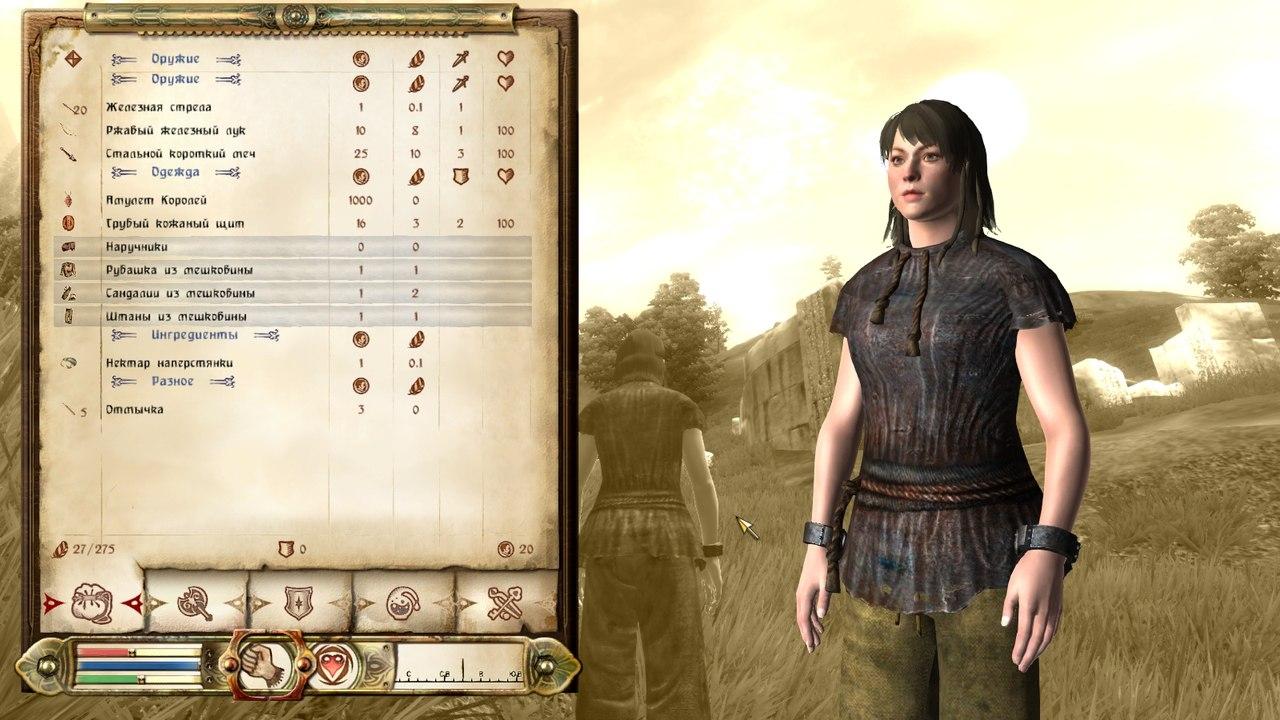This screenshot has height=720, width=1280.
Task: Click the fist icon on the bottom bar
Action: tap(264, 665)
